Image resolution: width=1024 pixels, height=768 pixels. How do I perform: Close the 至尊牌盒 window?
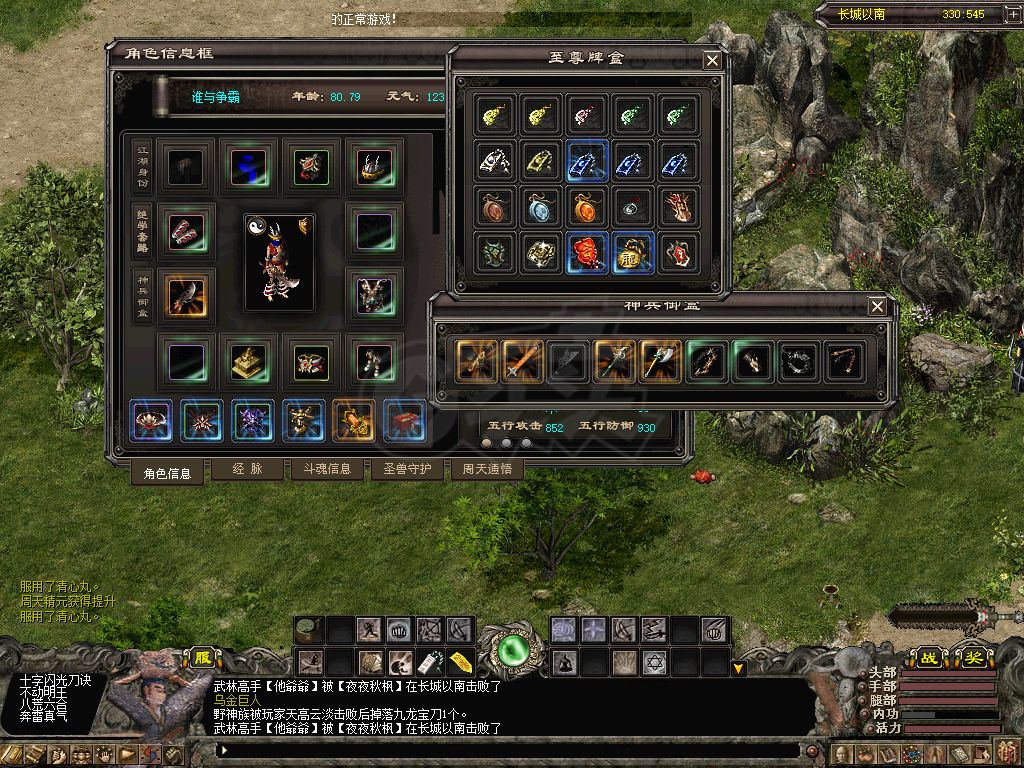pos(712,60)
